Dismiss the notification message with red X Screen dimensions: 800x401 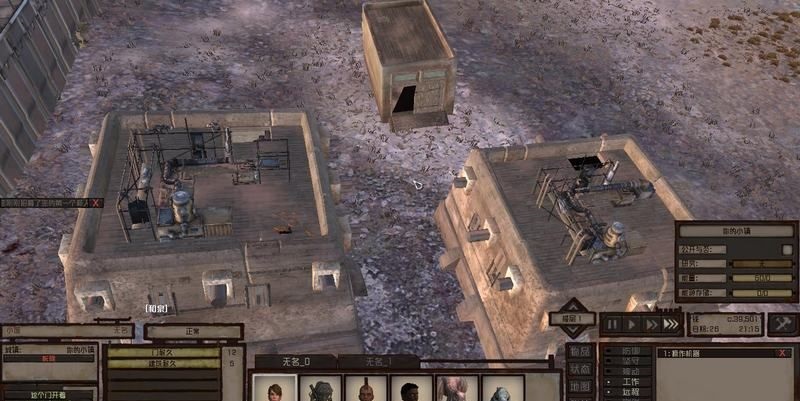pos(96,202)
